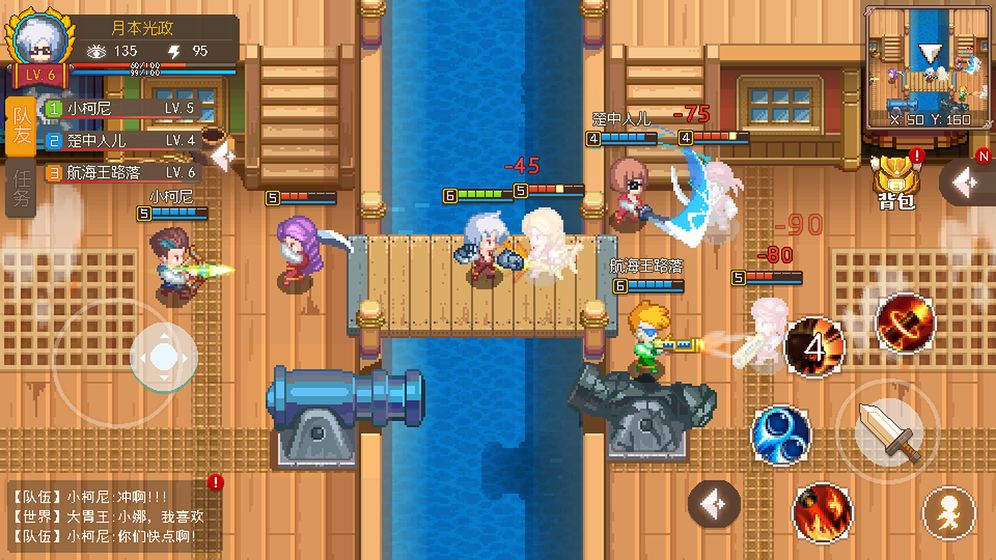The height and width of the screenshot is (560, 996).
Task: Collapse the team list panel arrow
Action: (x=223, y=156)
